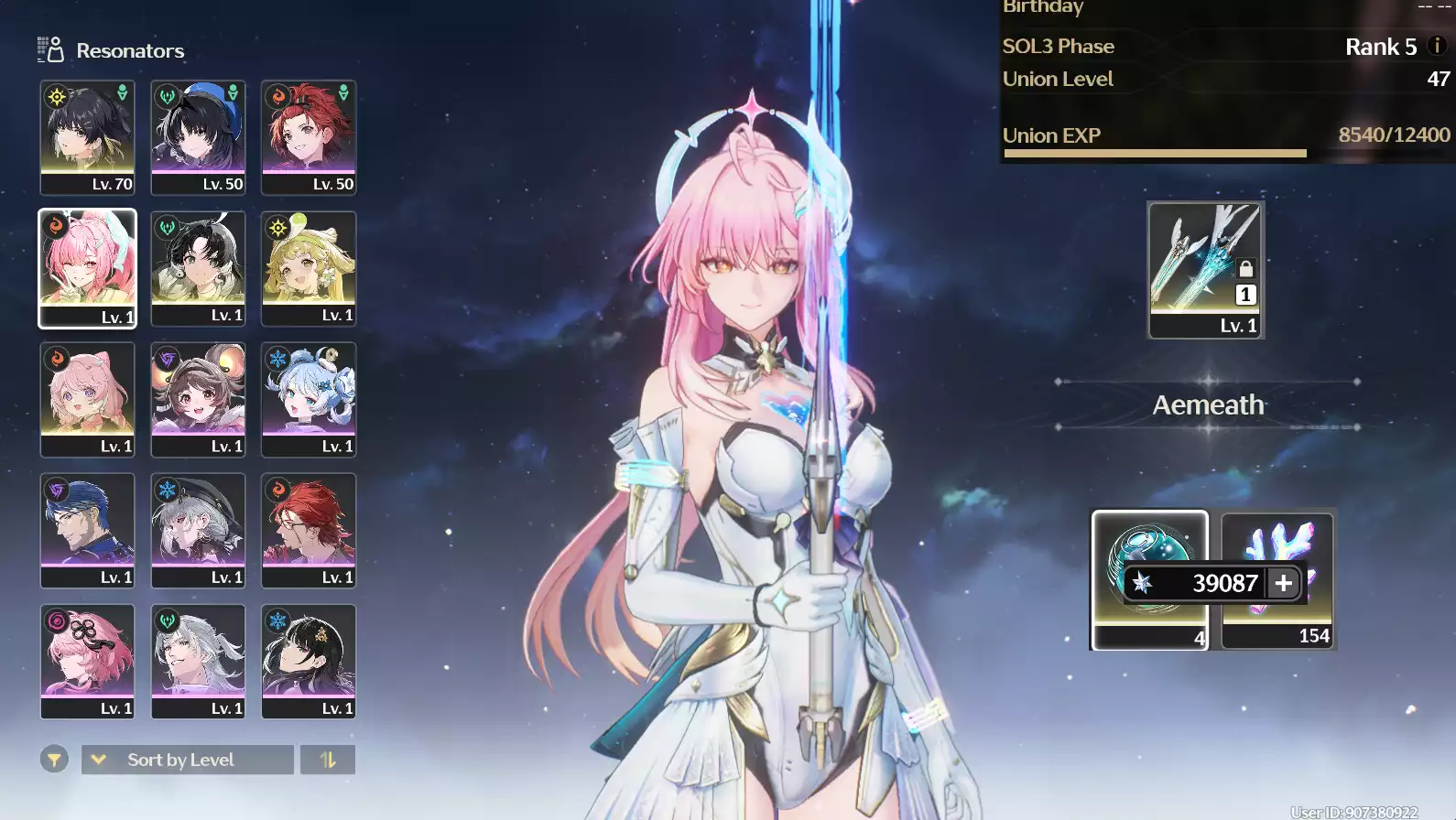
Task: Select the pink-haired resonator with black hairpin
Action: 87,661
